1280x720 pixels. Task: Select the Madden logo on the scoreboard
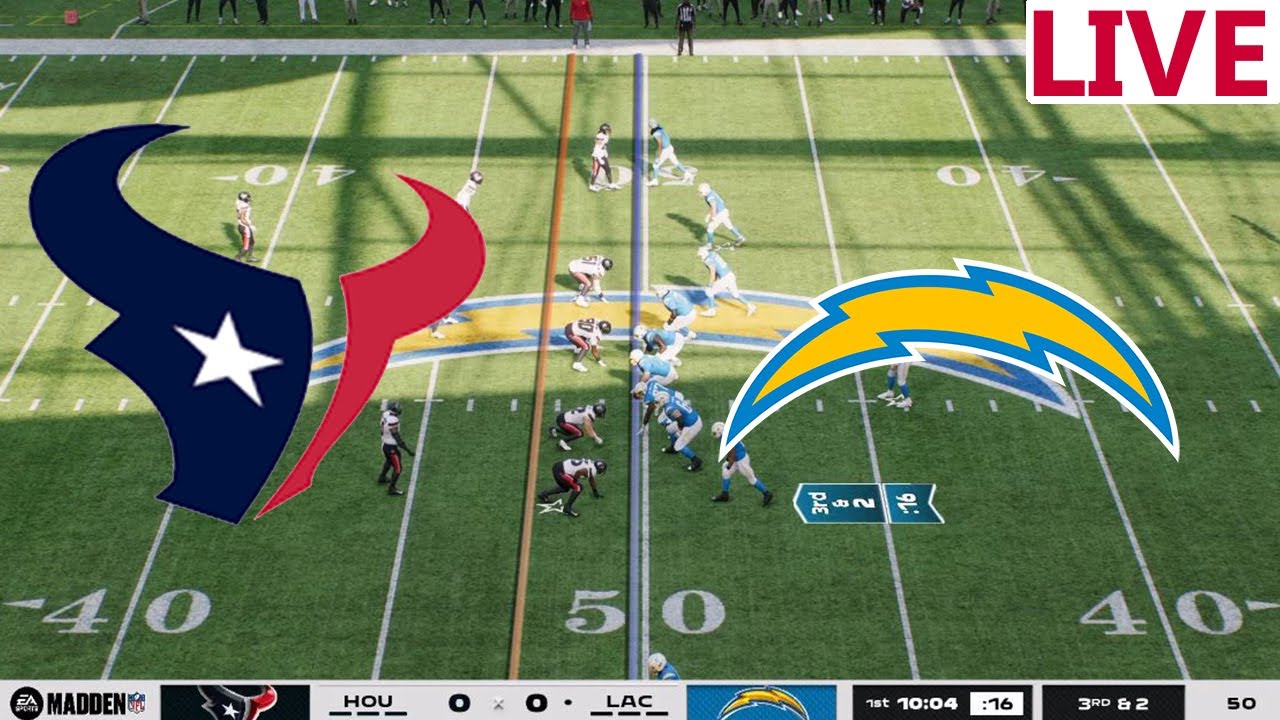pos(85,703)
